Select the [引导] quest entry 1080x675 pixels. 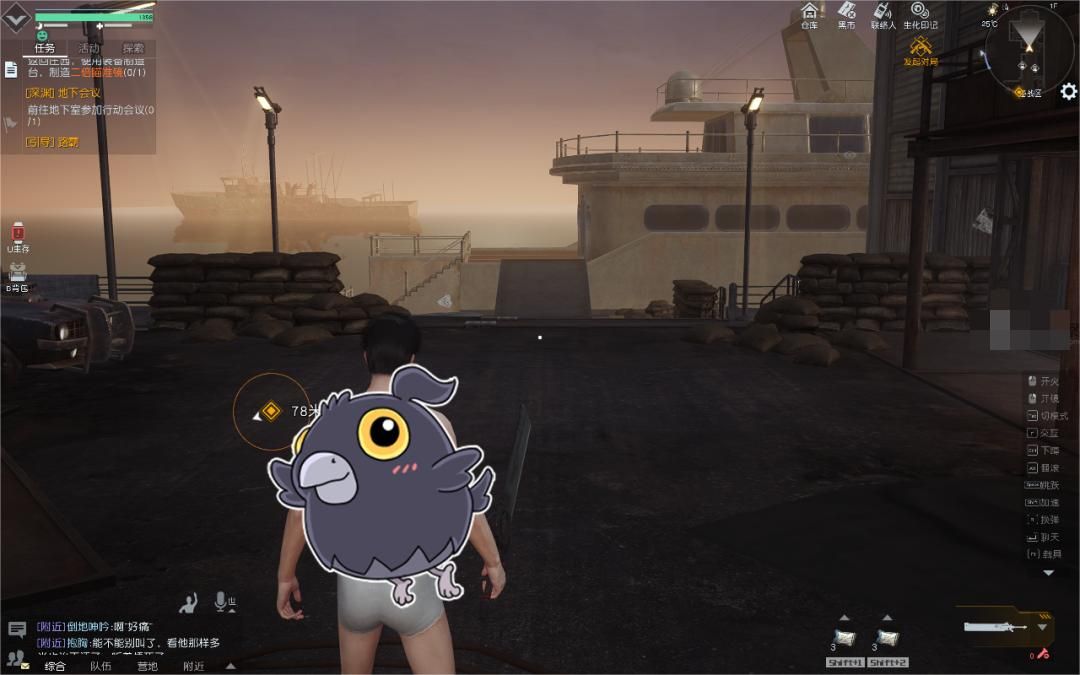(52, 142)
